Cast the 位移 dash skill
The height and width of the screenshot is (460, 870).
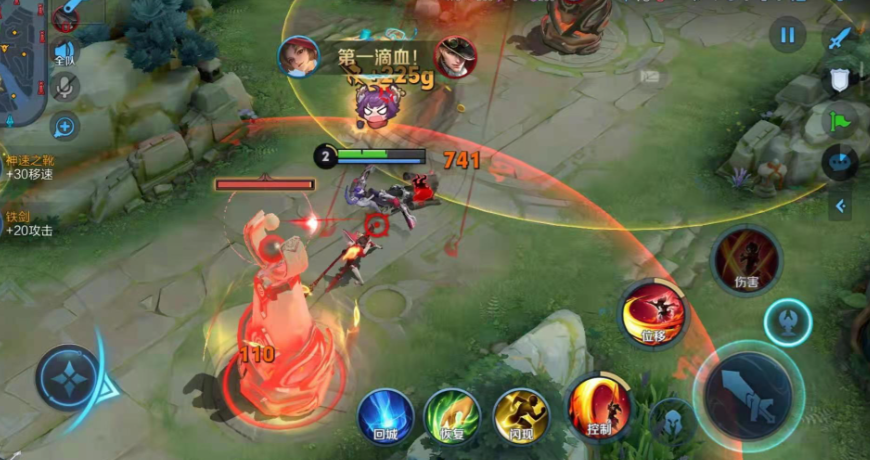coord(653,314)
